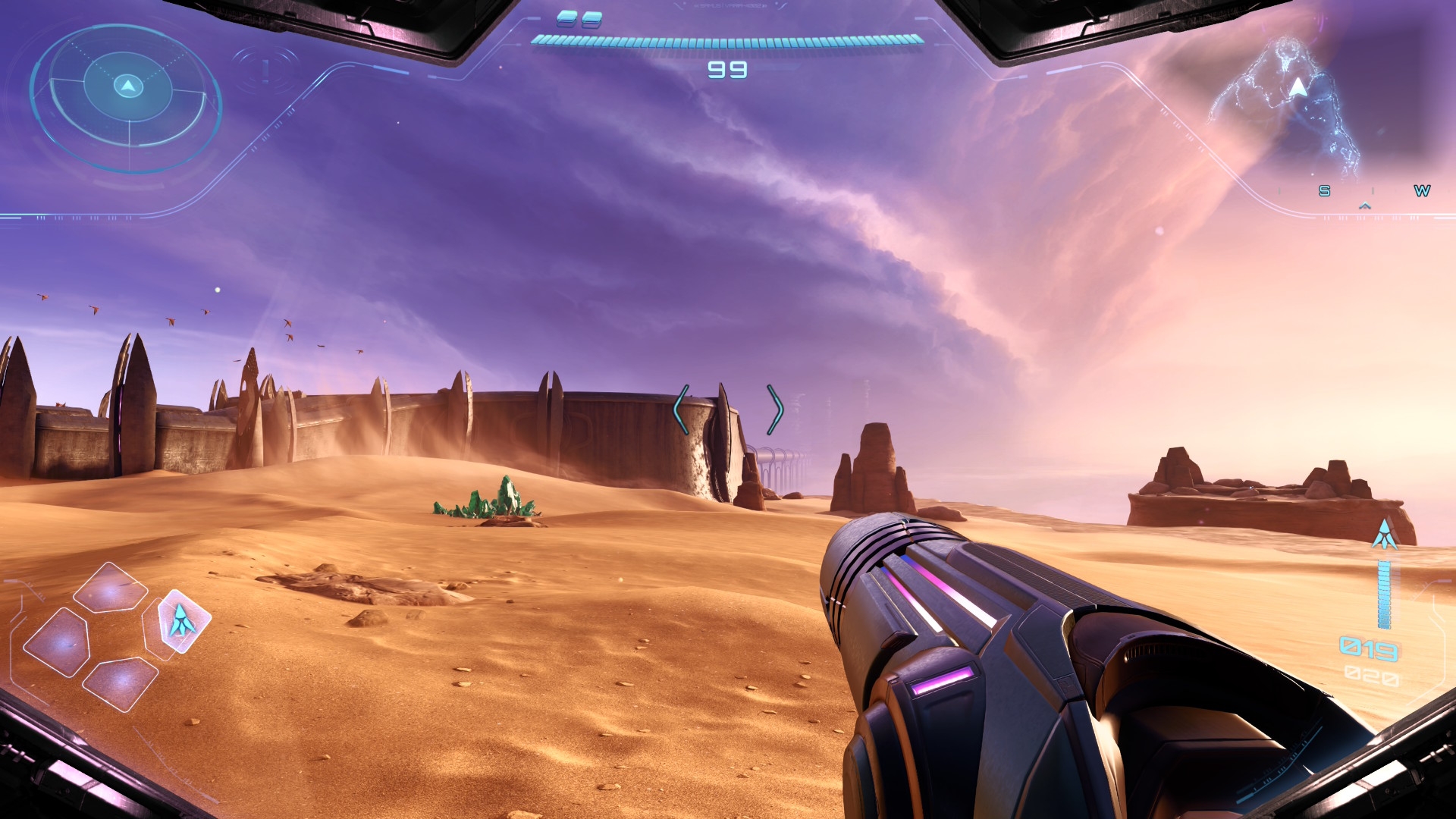1456x819 pixels.
Task: Select the highlighted beam slot in weapon selector
Action: 183,620
